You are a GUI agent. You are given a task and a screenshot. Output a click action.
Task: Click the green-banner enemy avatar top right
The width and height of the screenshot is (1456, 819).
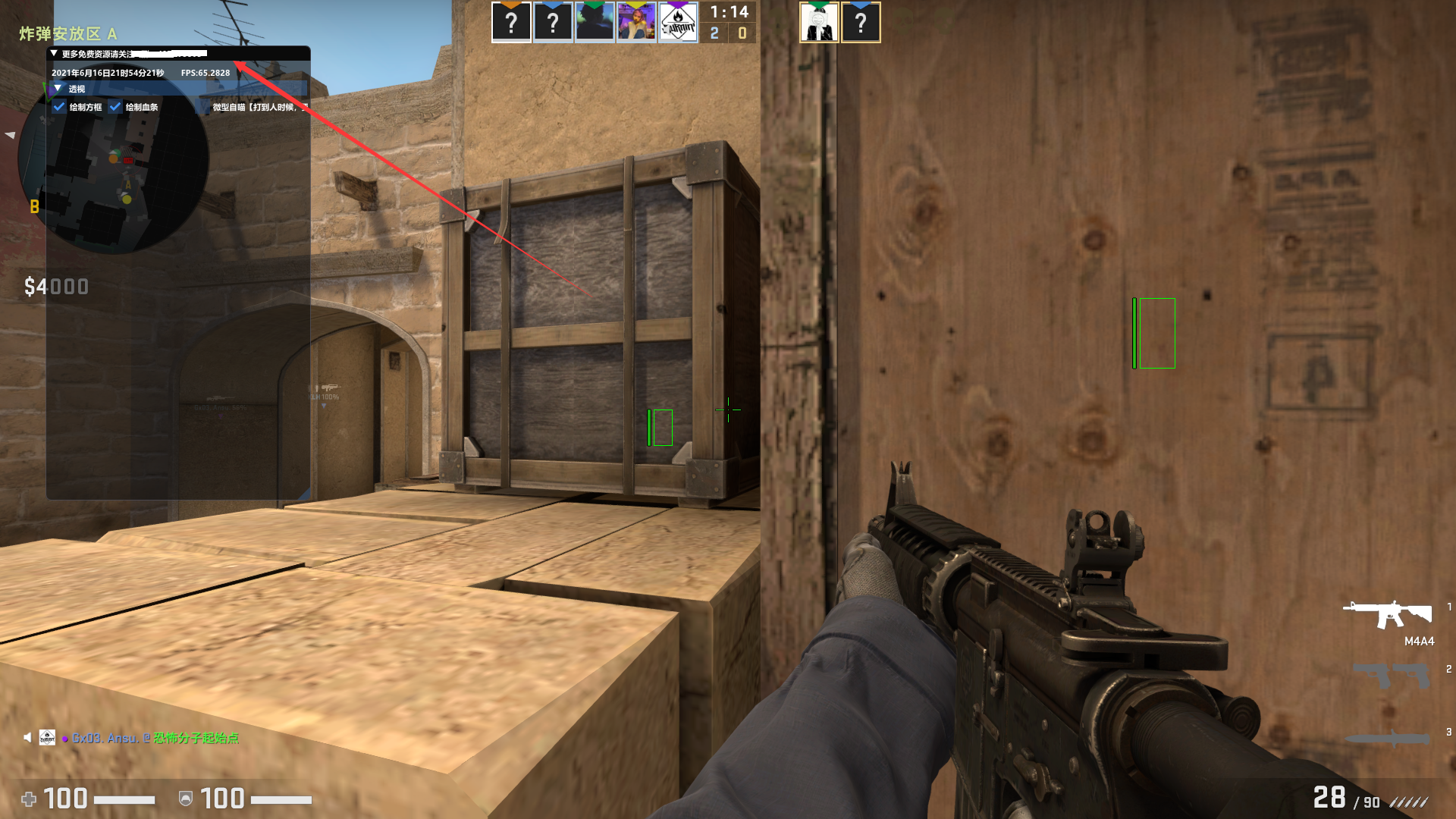coord(819,23)
